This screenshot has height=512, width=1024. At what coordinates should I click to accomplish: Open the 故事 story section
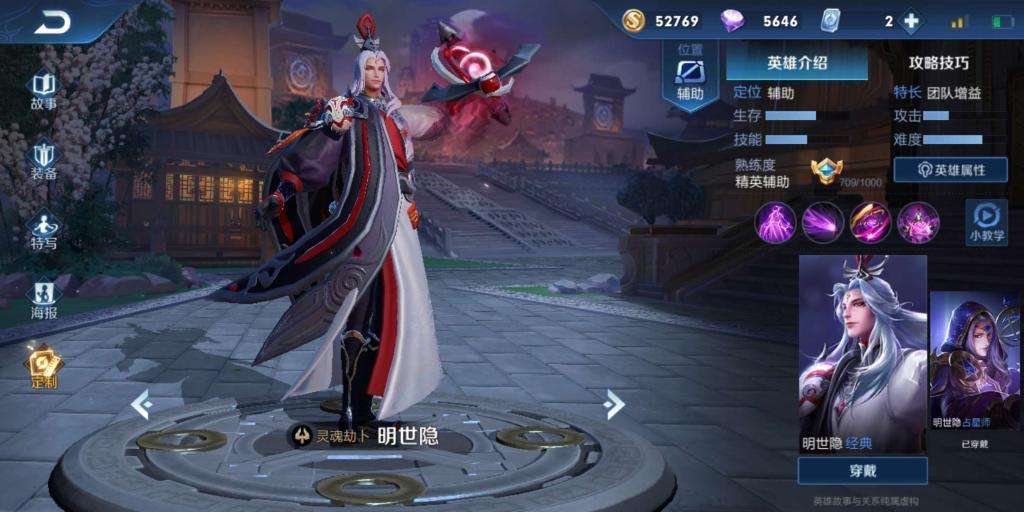point(43,90)
